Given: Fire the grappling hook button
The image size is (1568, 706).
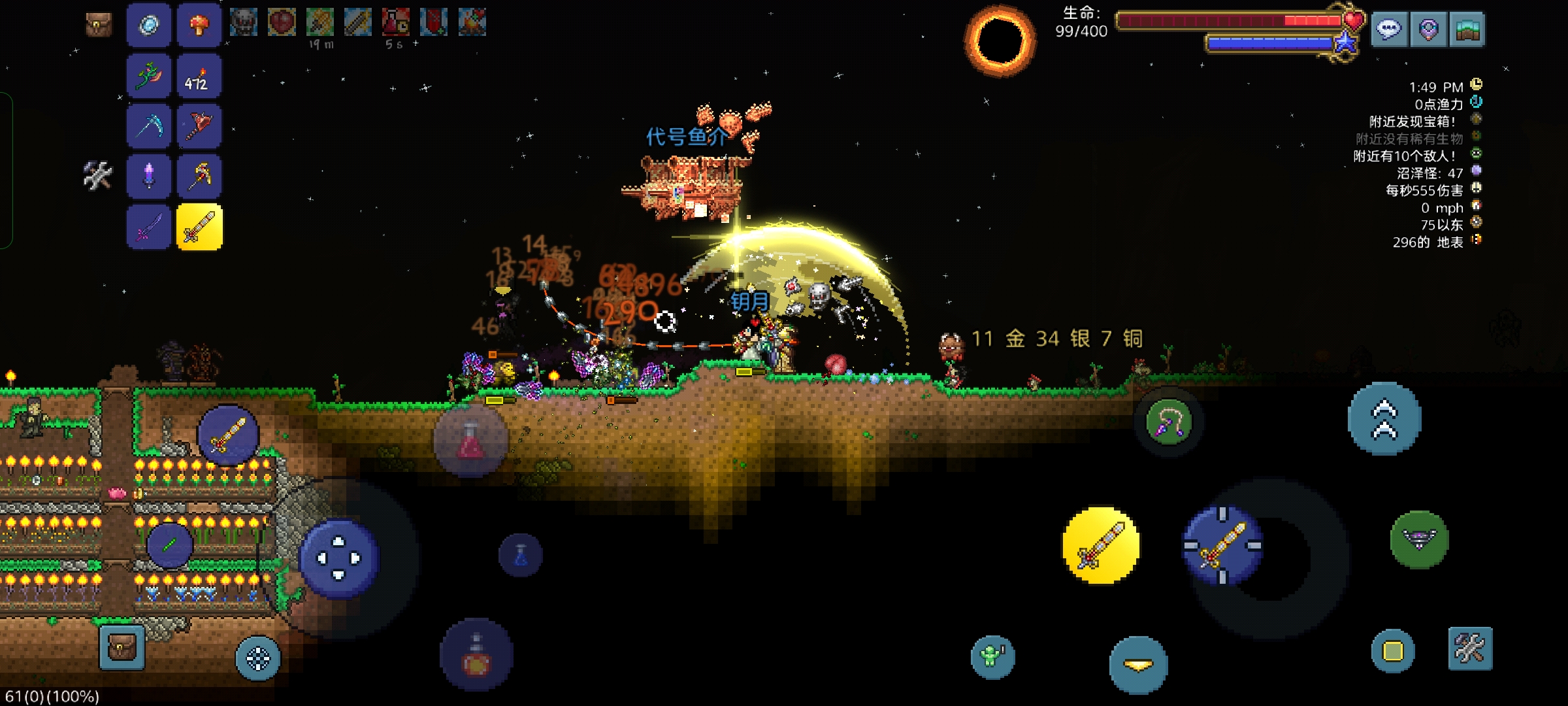Looking at the screenshot, I should [x=1169, y=422].
